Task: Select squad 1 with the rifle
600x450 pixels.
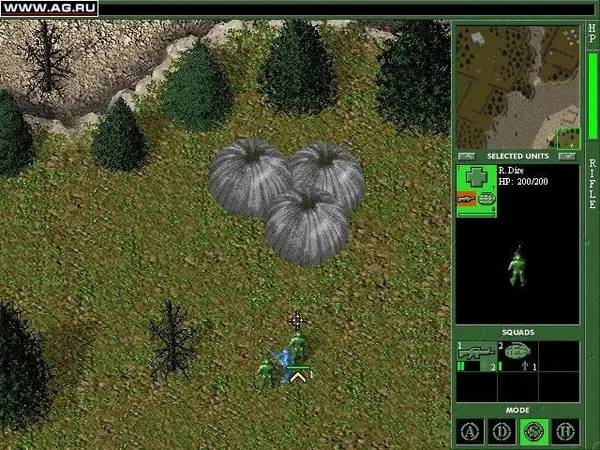Action: coord(476,355)
